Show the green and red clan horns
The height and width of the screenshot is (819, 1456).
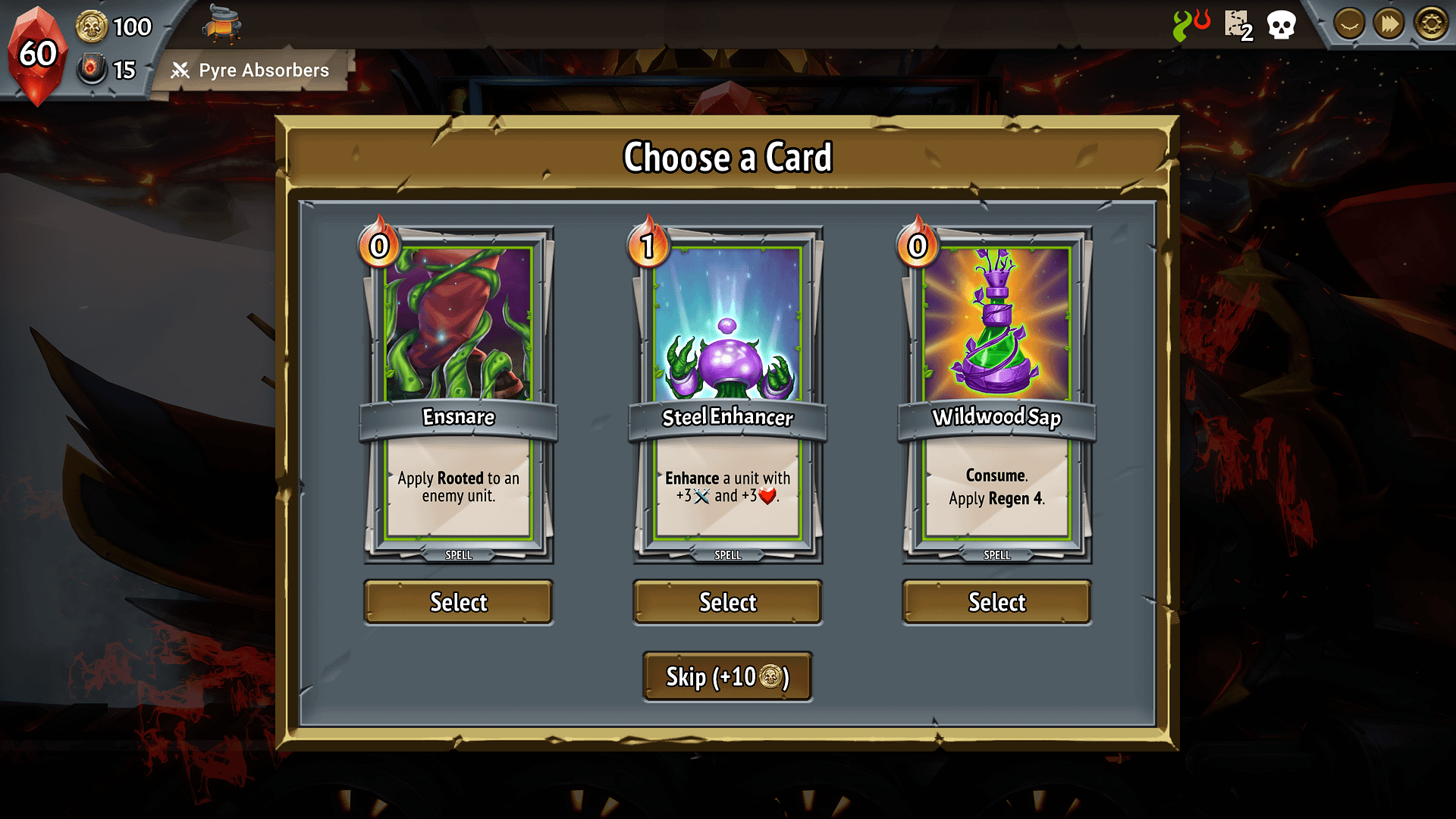pos(1191,24)
